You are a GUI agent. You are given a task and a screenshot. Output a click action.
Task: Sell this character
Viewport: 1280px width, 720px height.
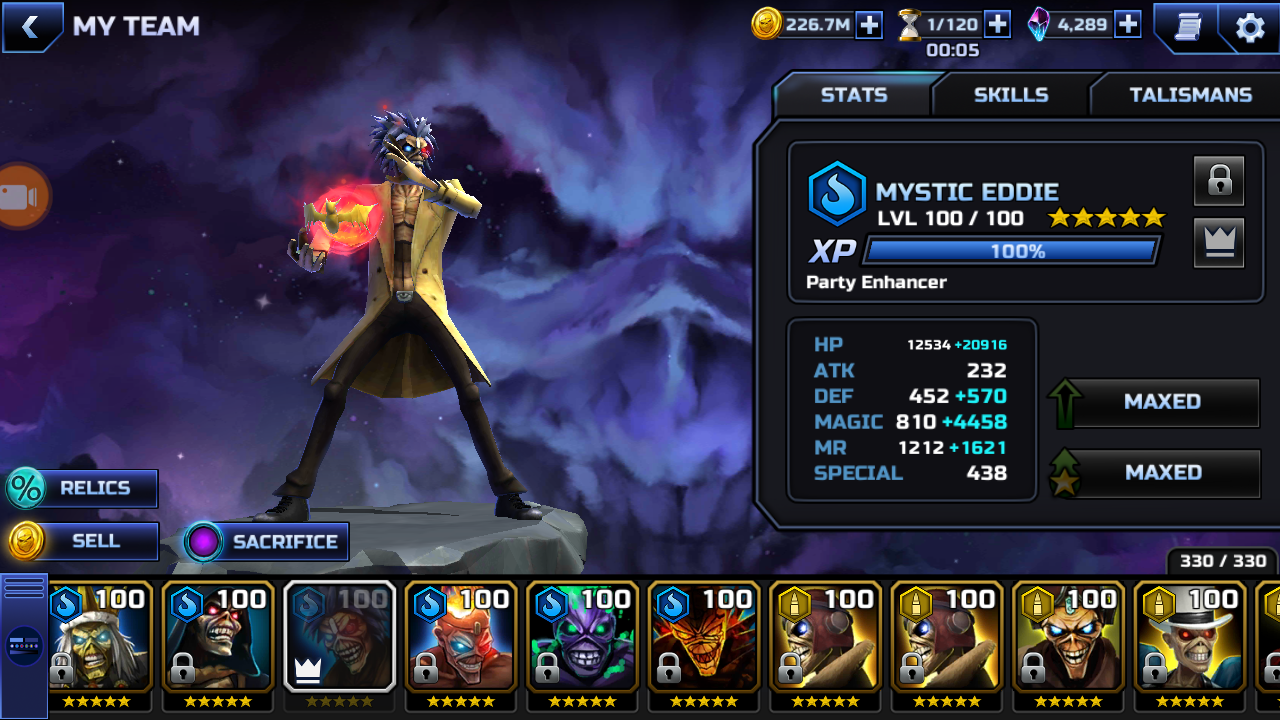click(82, 541)
